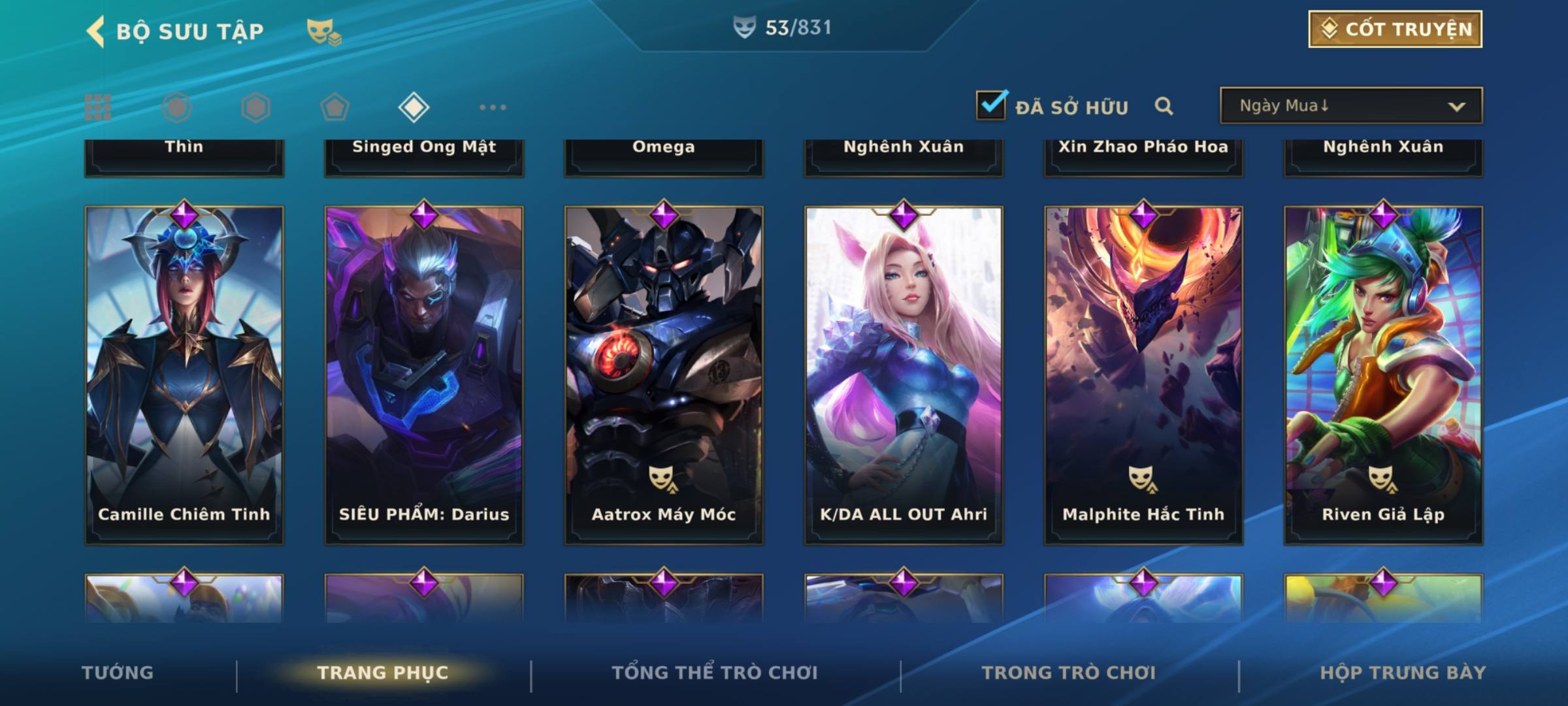View the Riven Giả Lập skin

coord(1383,375)
